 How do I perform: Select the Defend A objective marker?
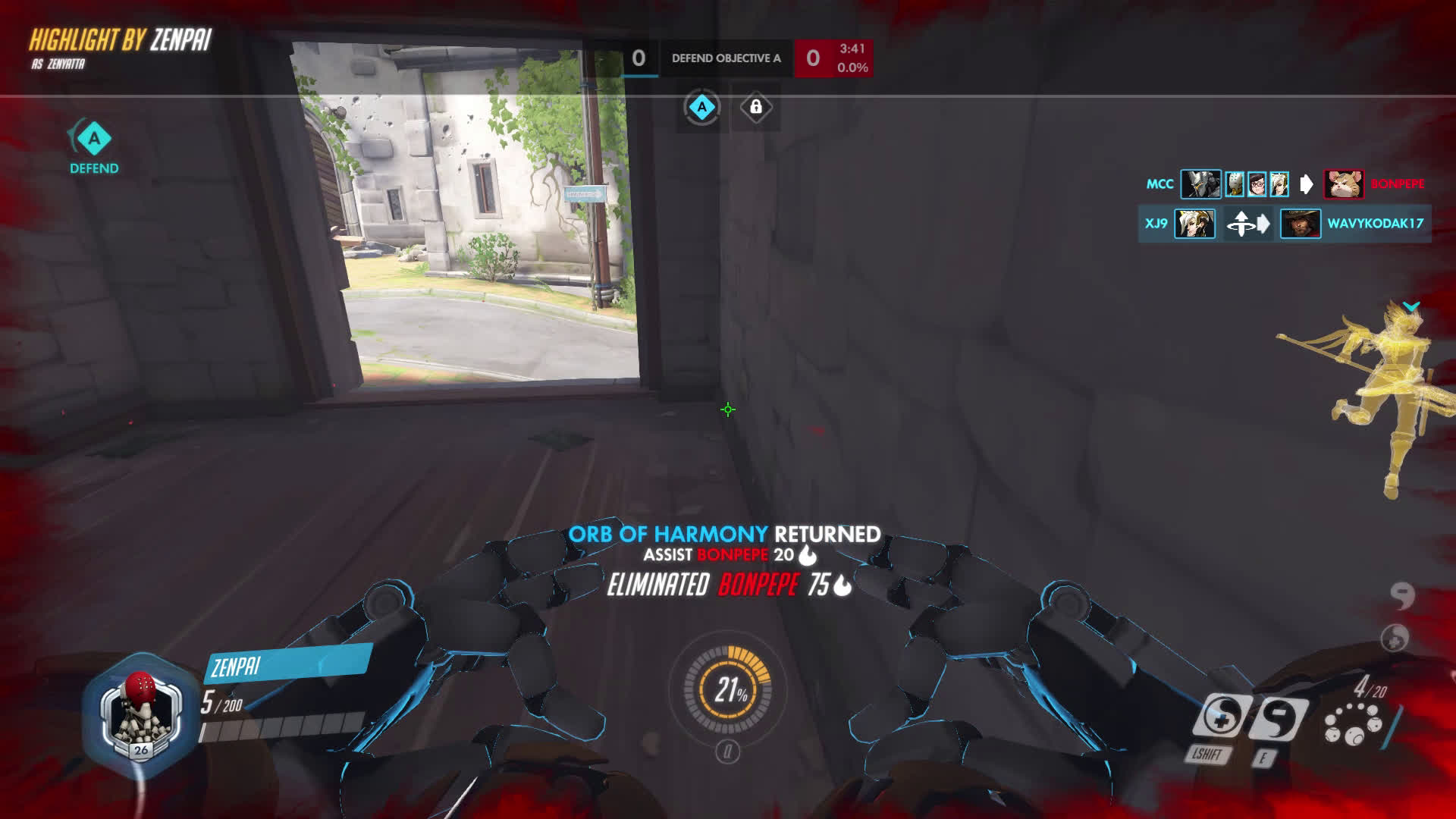point(94,140)
